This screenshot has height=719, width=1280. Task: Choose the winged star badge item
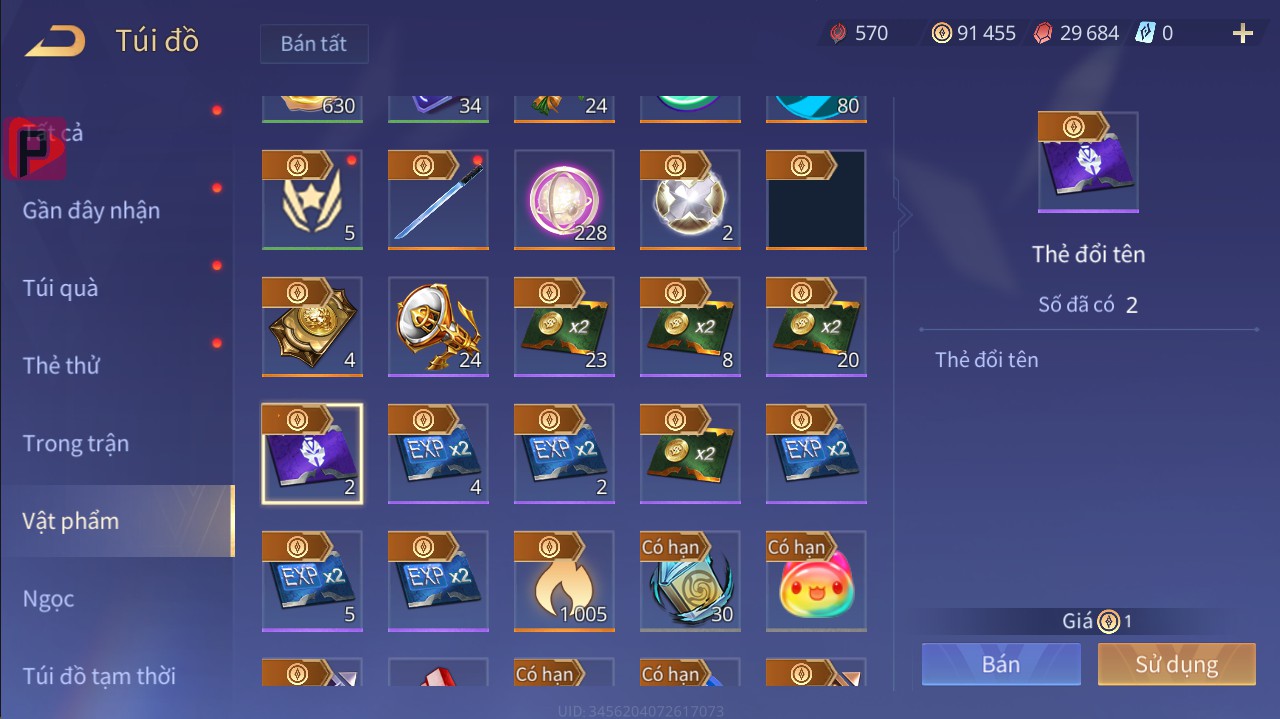[x=312, y=200]
